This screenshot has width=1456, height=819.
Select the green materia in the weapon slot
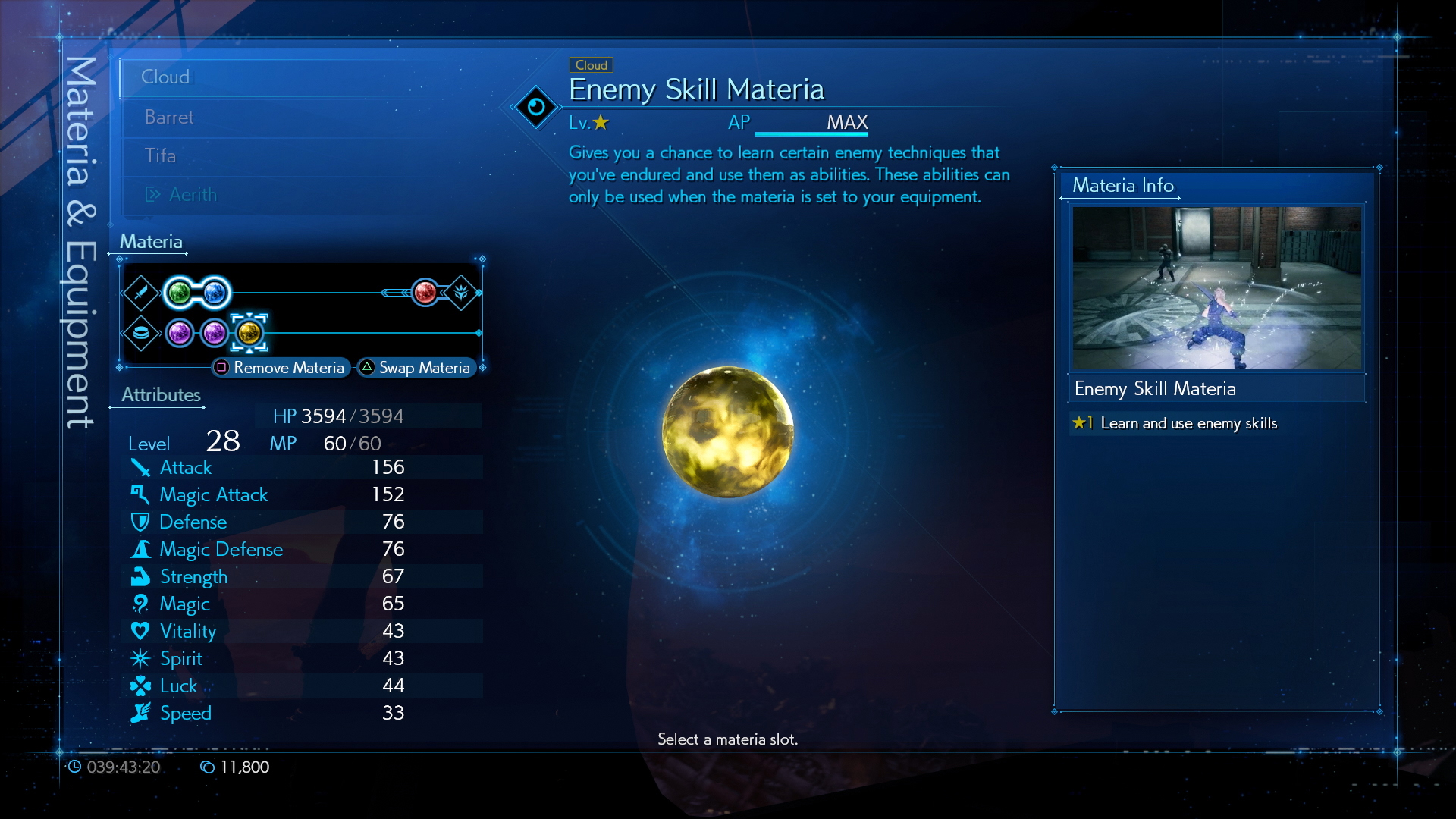click(182, 292)
